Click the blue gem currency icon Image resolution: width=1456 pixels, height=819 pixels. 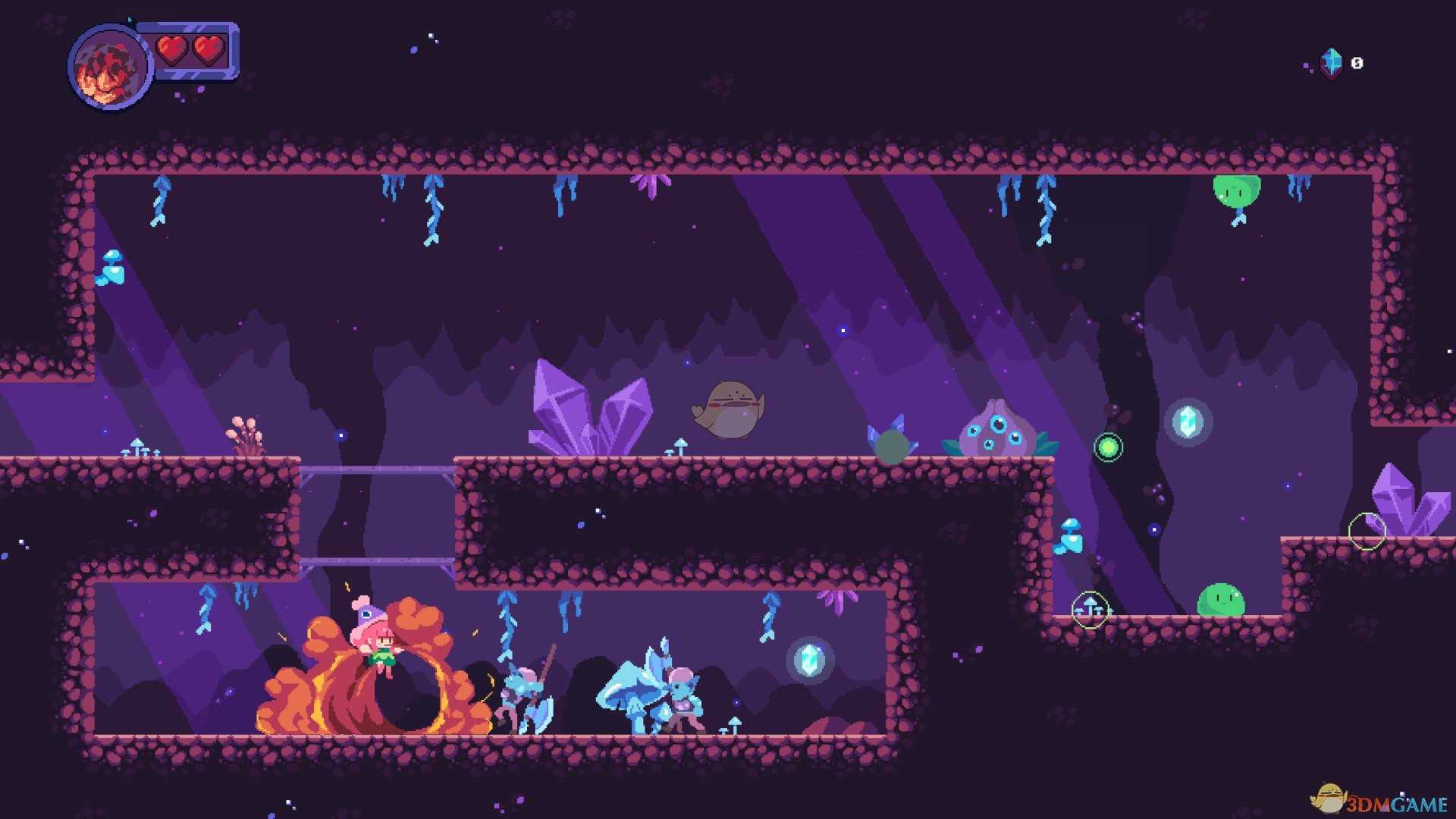(x=1332, y=63)
